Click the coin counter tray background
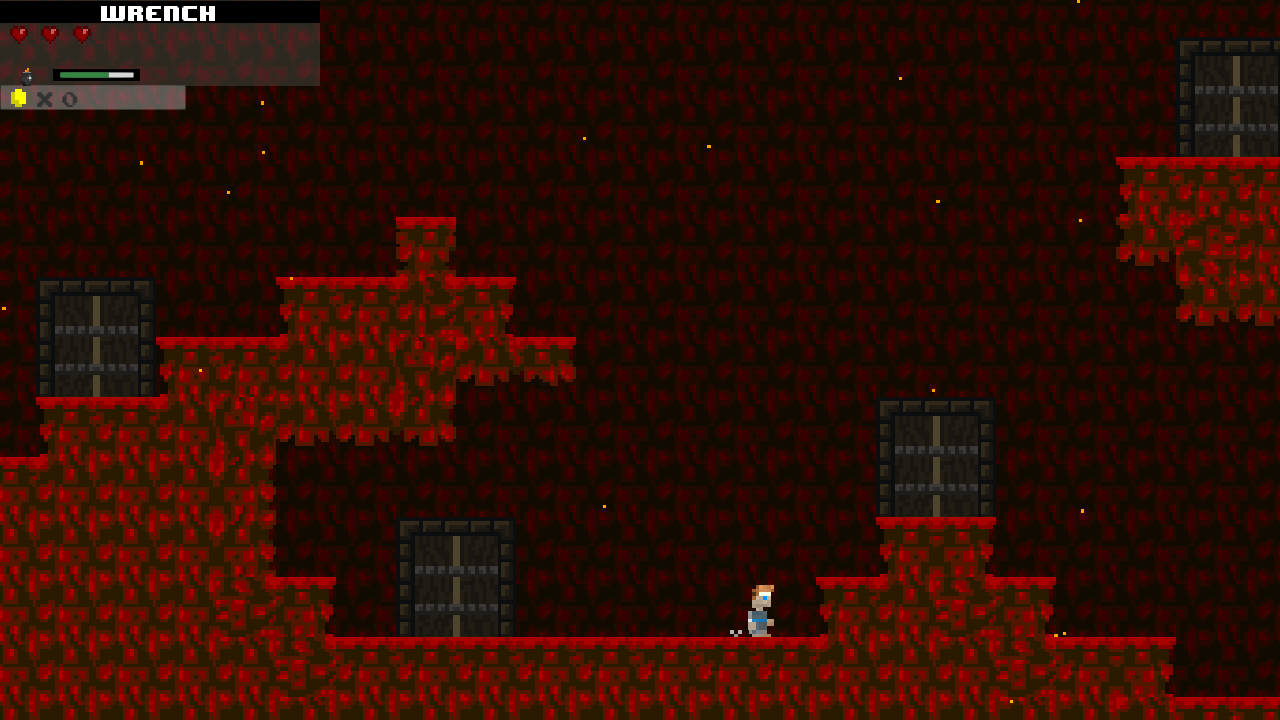The image size is (1280, 720). [x=130, y=98]
